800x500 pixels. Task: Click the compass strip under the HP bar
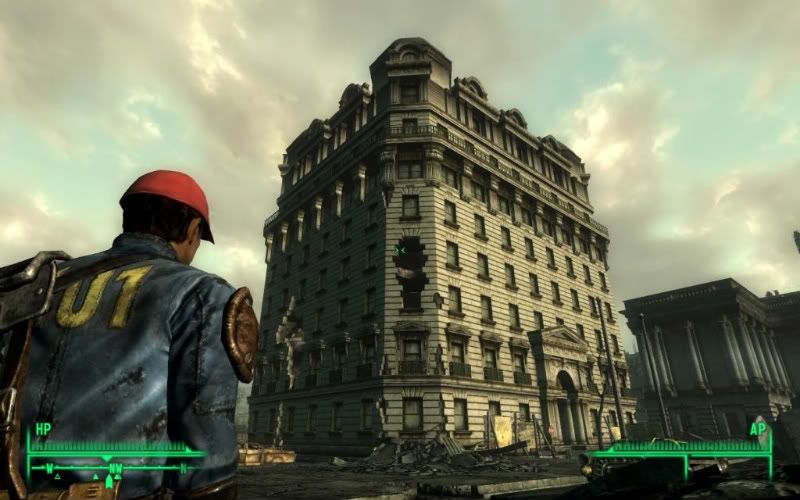pyautogui.click(x=110, y=467)
